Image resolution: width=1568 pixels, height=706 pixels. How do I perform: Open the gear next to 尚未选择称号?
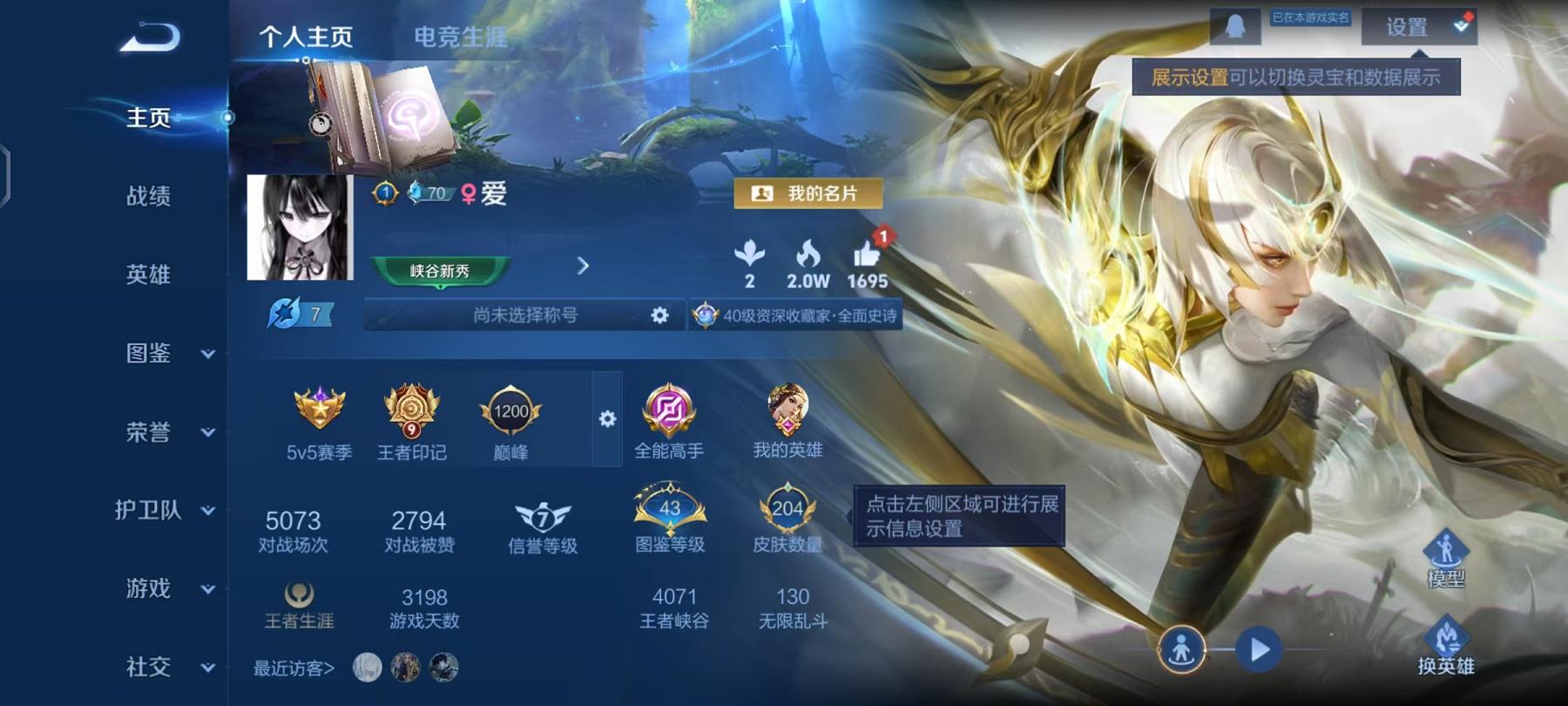(659, 316)
